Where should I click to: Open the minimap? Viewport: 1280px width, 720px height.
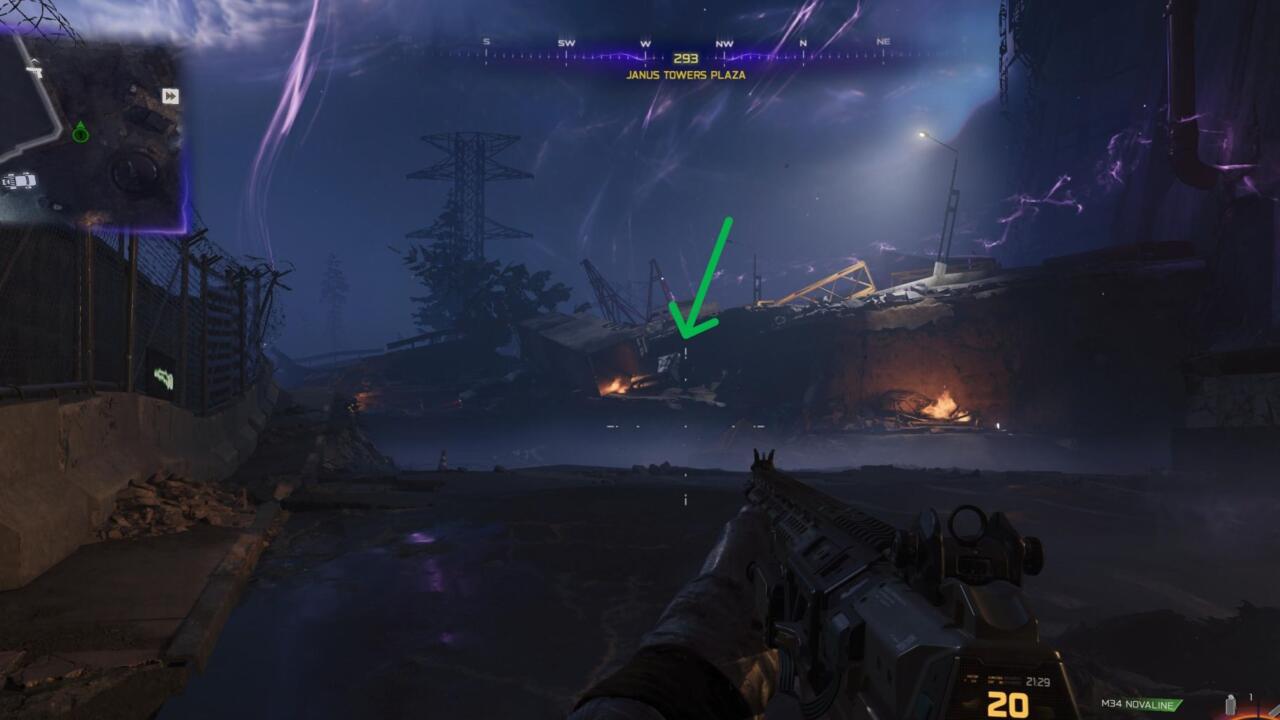tap(93, 130)
